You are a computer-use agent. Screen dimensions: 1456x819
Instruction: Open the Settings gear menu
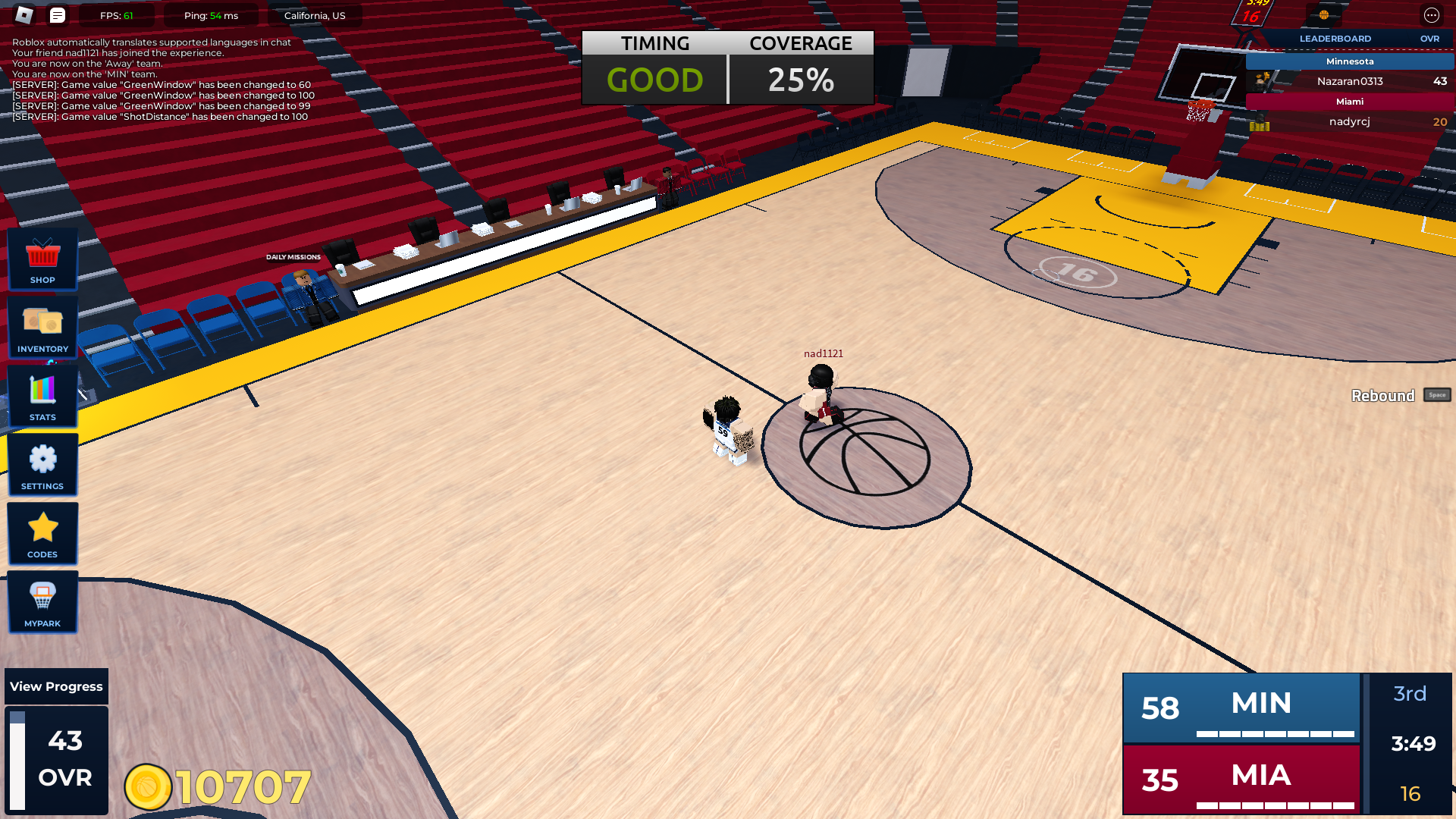coord(42,464)
